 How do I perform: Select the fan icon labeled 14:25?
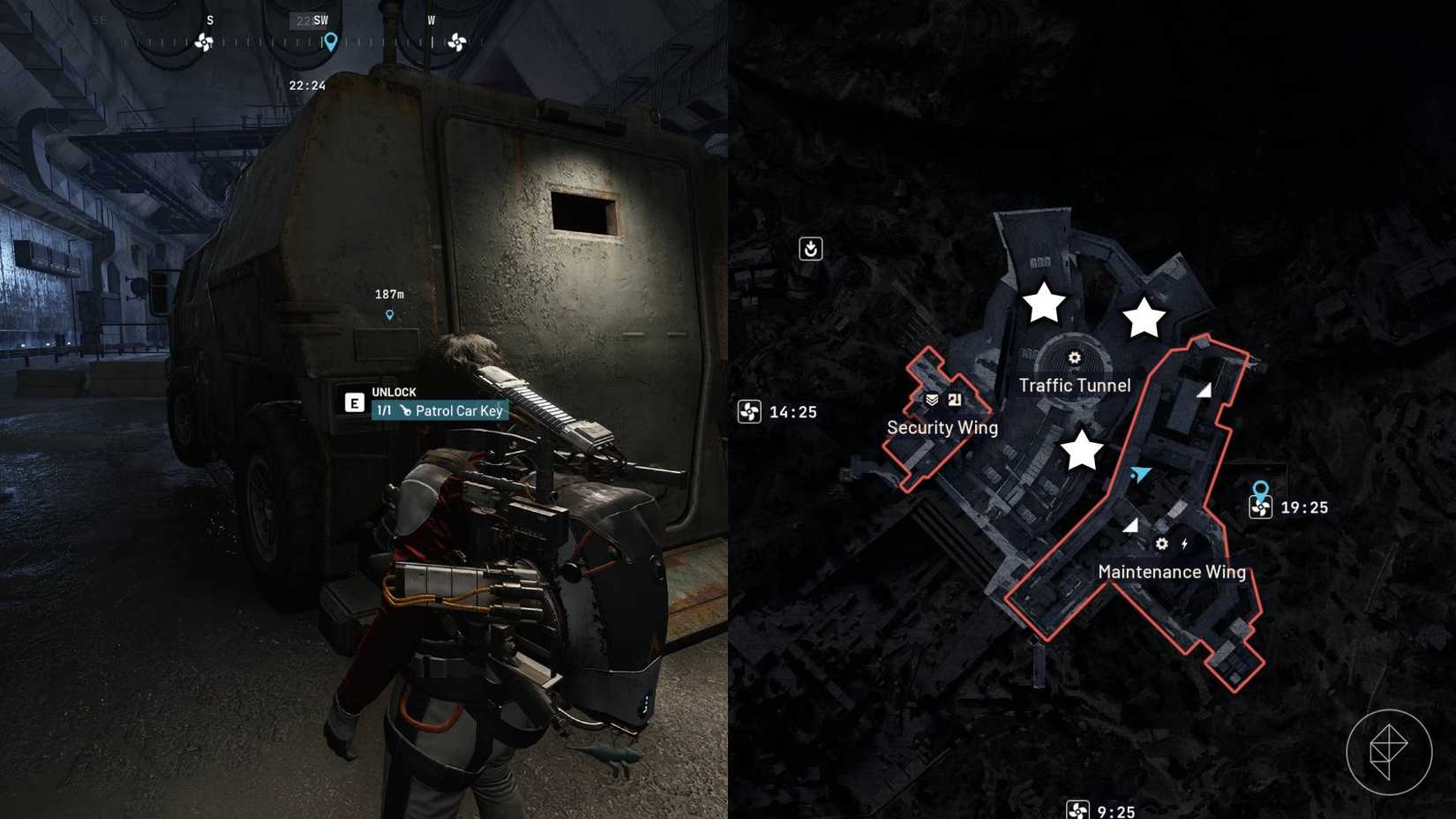pos(752,411)
